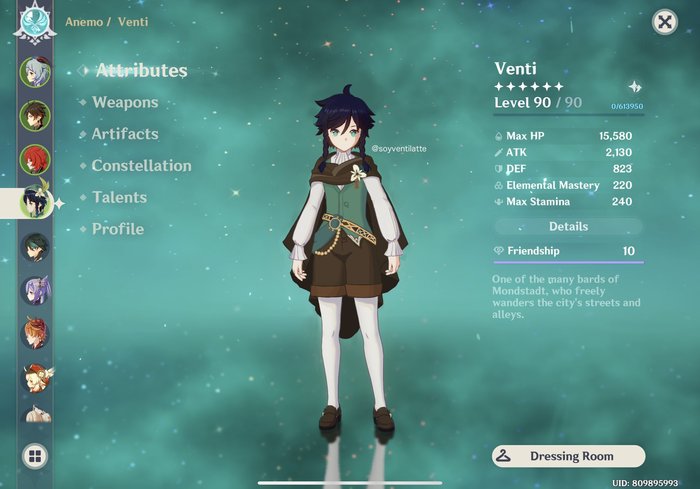Switch to the red-haired character portrait
Viewport: 700px width, 489px height.
[x=34, y=159]
